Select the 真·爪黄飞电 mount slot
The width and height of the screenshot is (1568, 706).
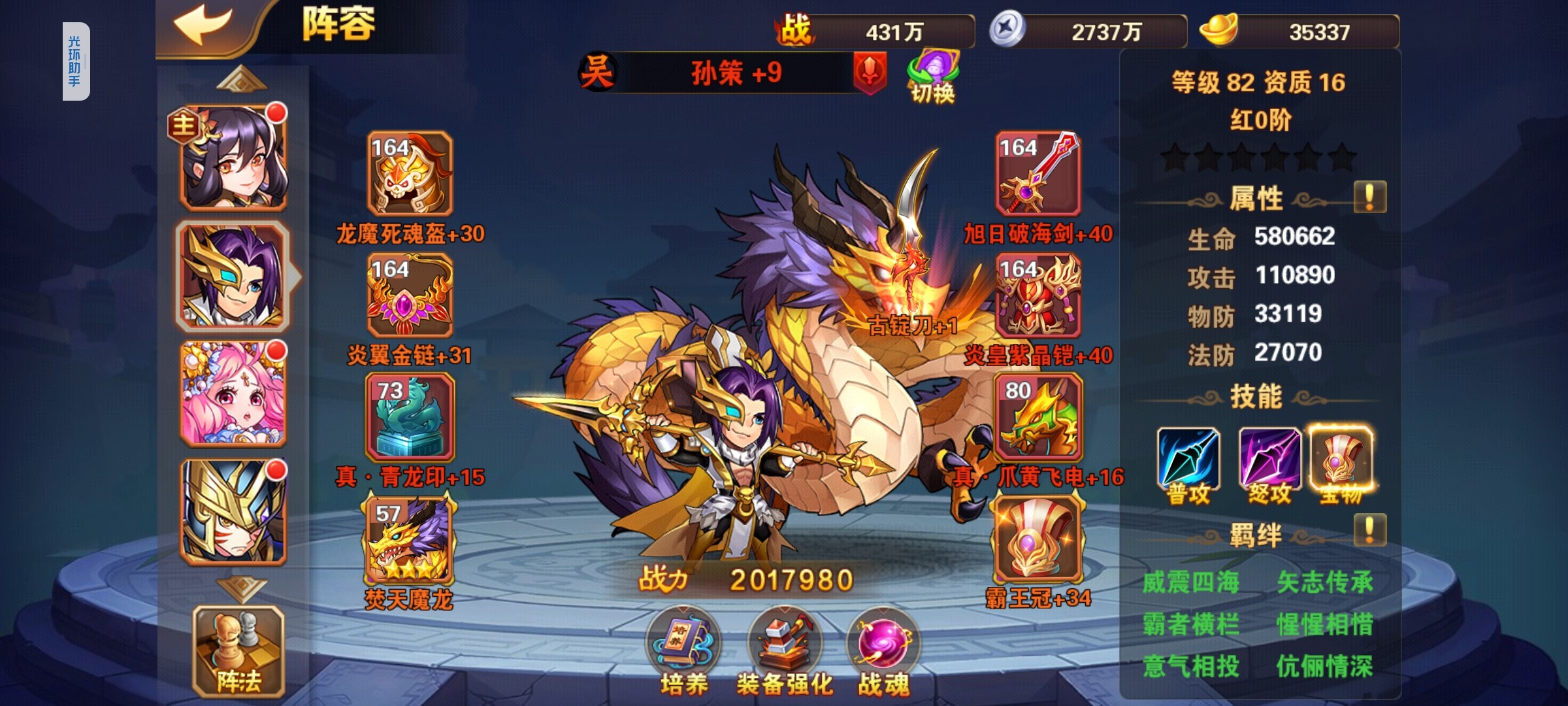point(1038,417)
